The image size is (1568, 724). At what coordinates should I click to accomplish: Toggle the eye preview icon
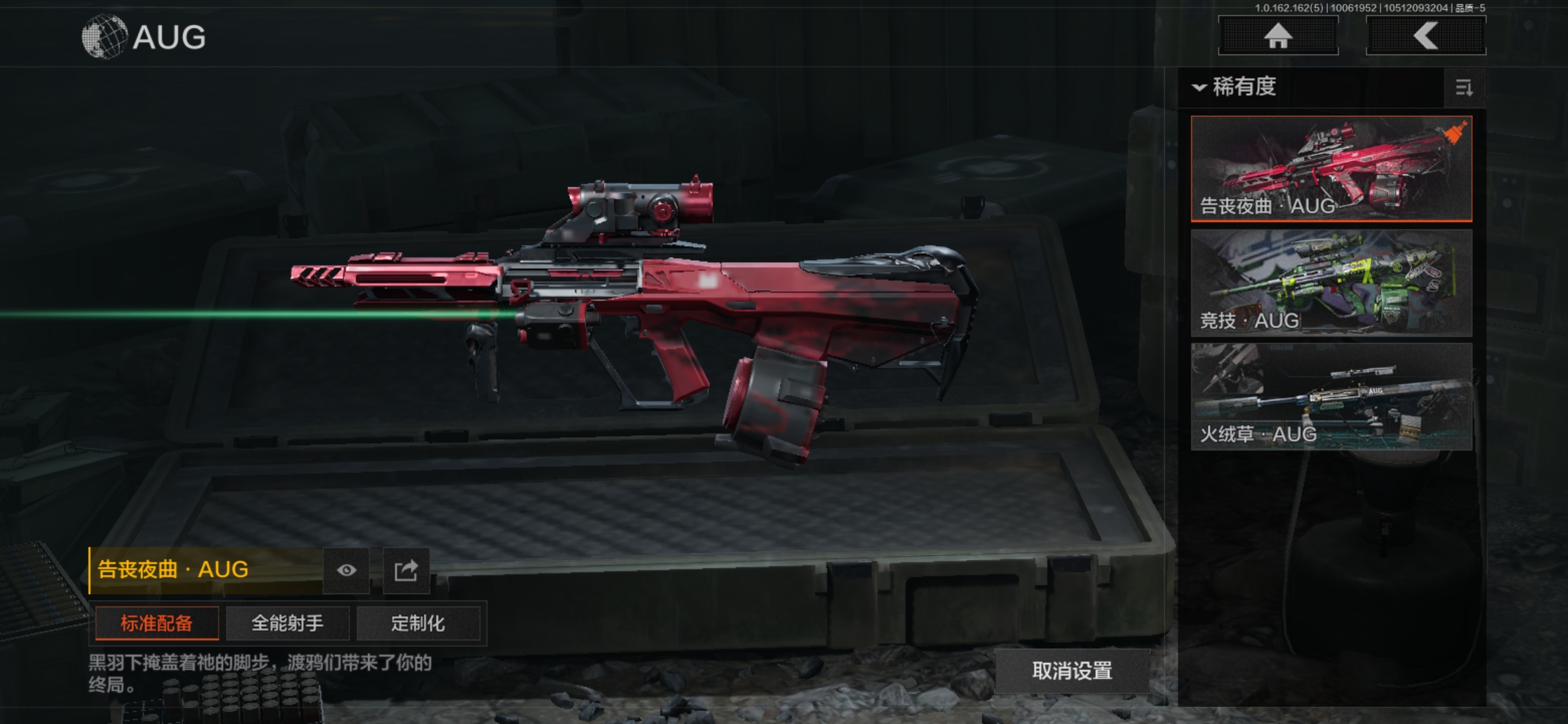coord(346,570)
